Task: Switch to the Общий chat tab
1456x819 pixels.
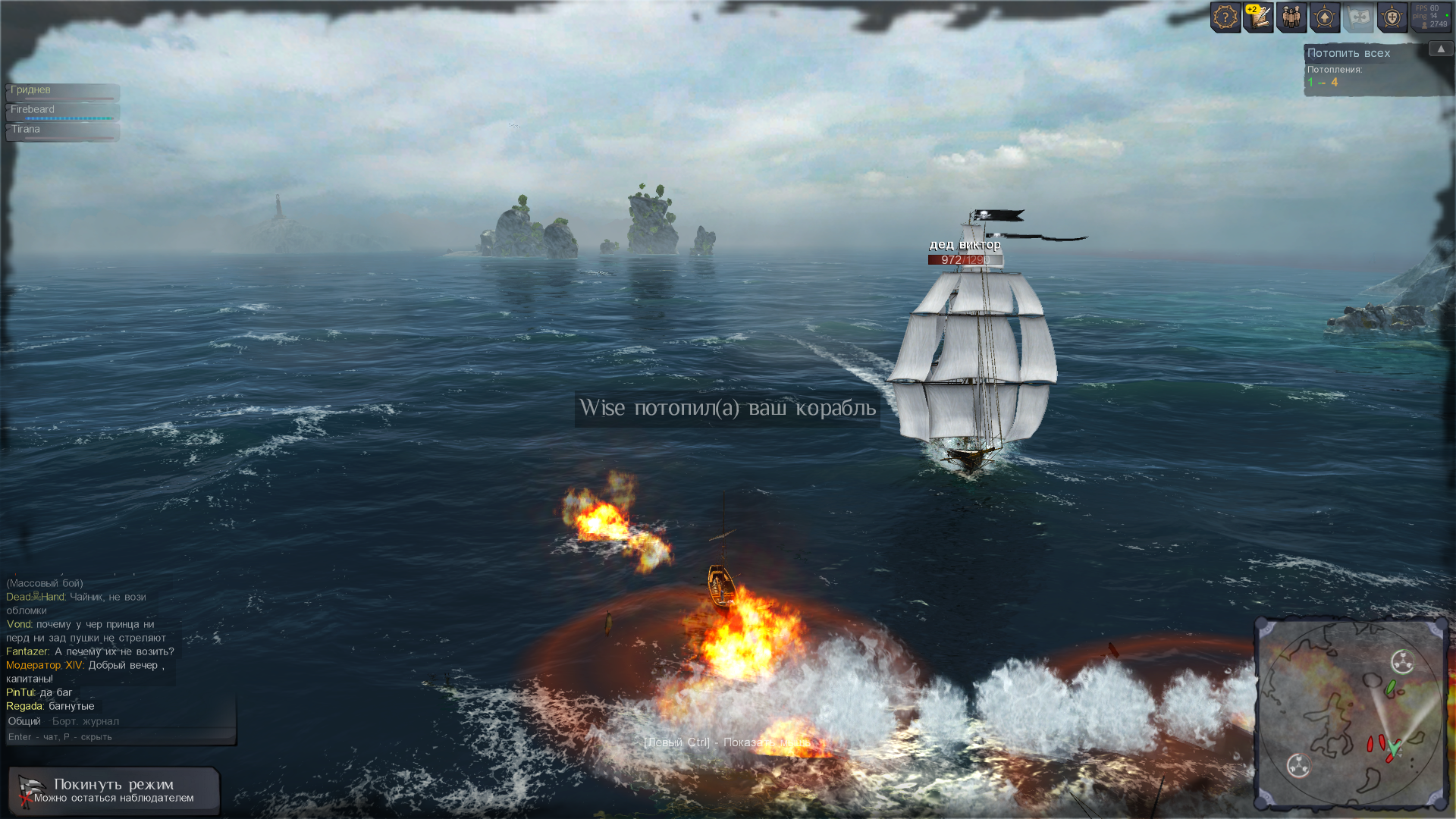Action: click(x=26, y=721)
